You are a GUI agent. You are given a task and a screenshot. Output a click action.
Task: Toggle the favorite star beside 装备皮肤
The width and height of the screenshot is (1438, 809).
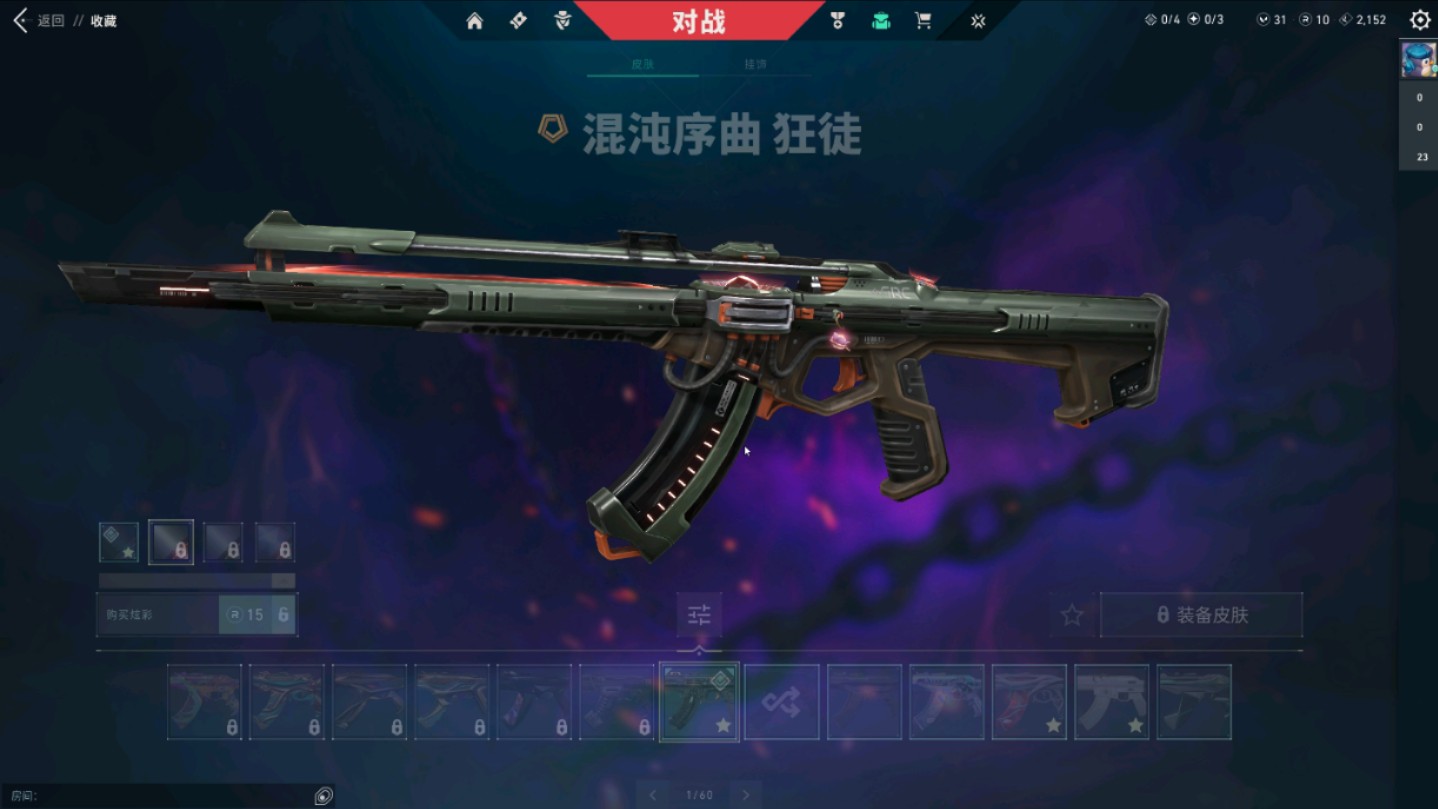[1071, 615]
